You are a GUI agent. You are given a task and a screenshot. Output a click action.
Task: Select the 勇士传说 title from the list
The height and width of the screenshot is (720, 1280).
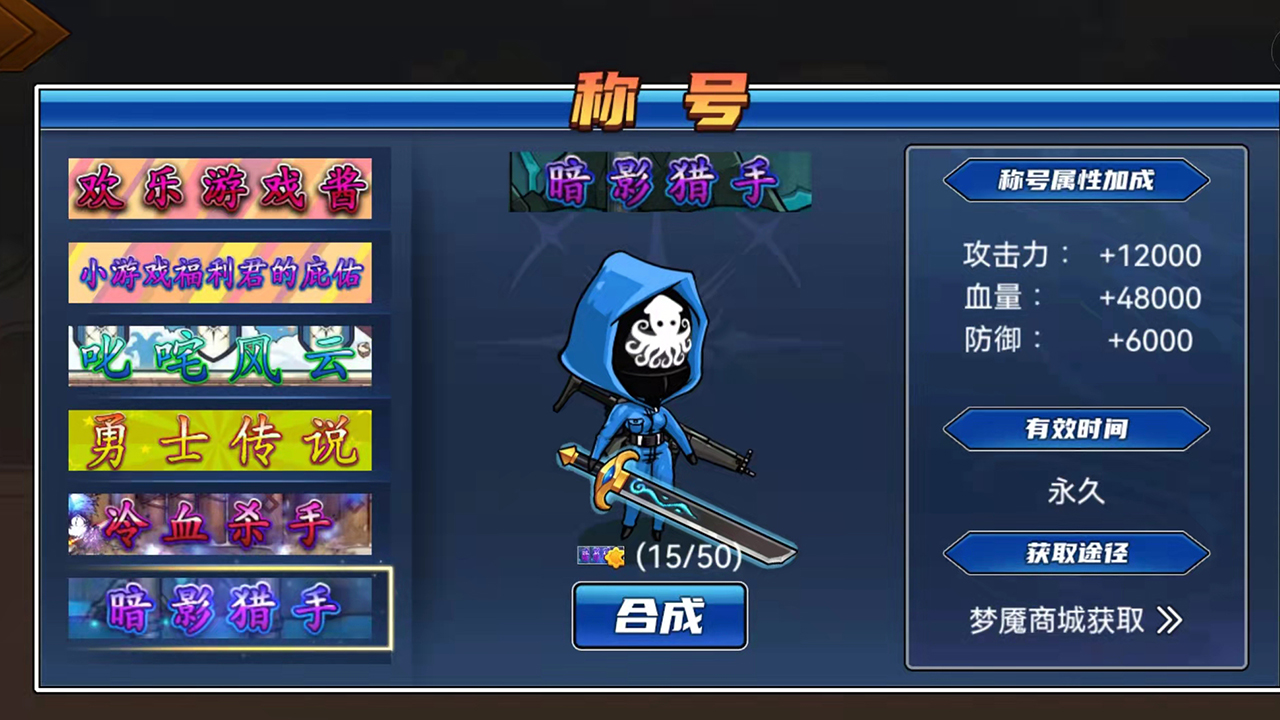coord(220,440)
